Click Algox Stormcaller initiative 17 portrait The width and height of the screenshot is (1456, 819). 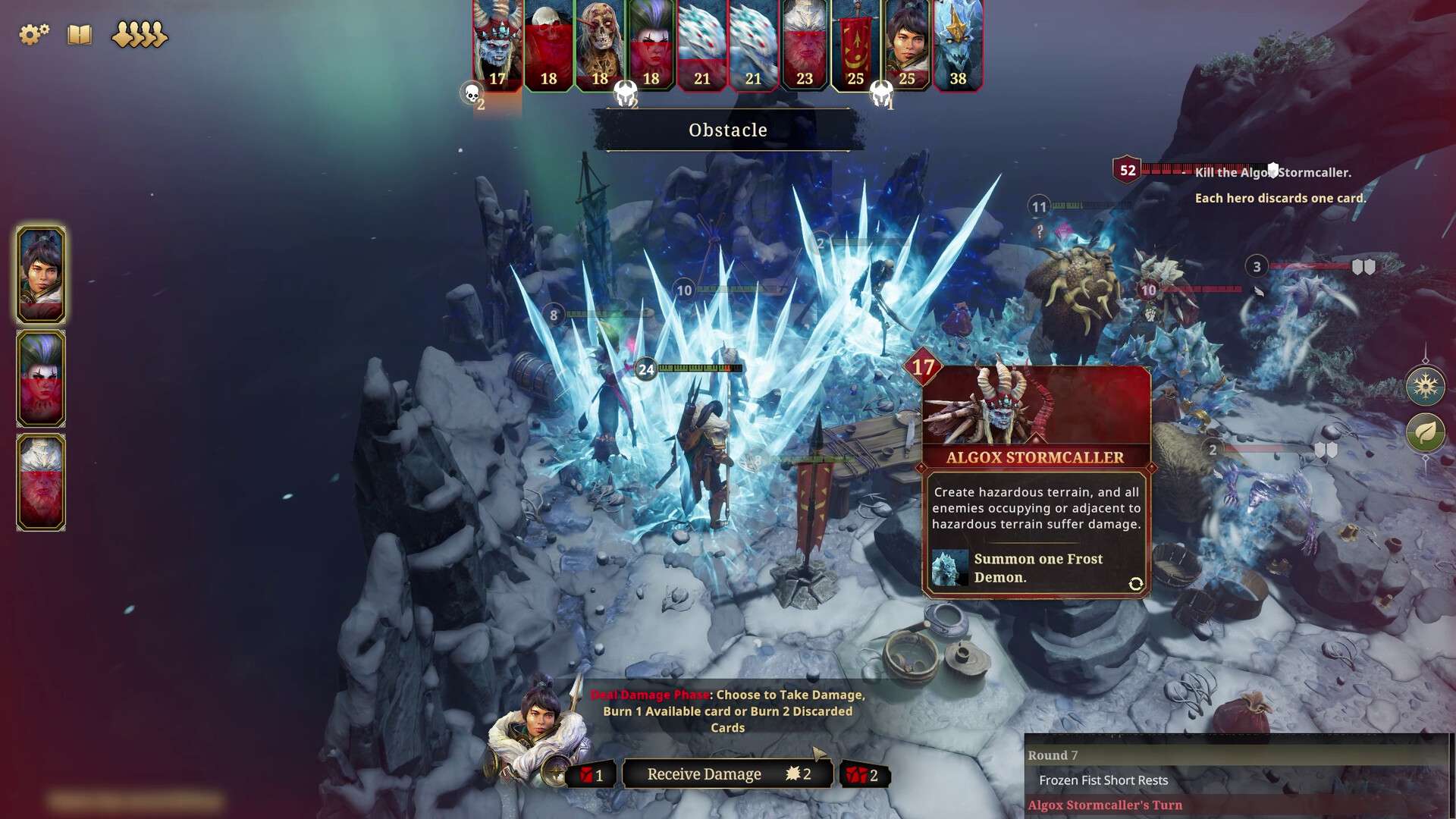(497, 44)
